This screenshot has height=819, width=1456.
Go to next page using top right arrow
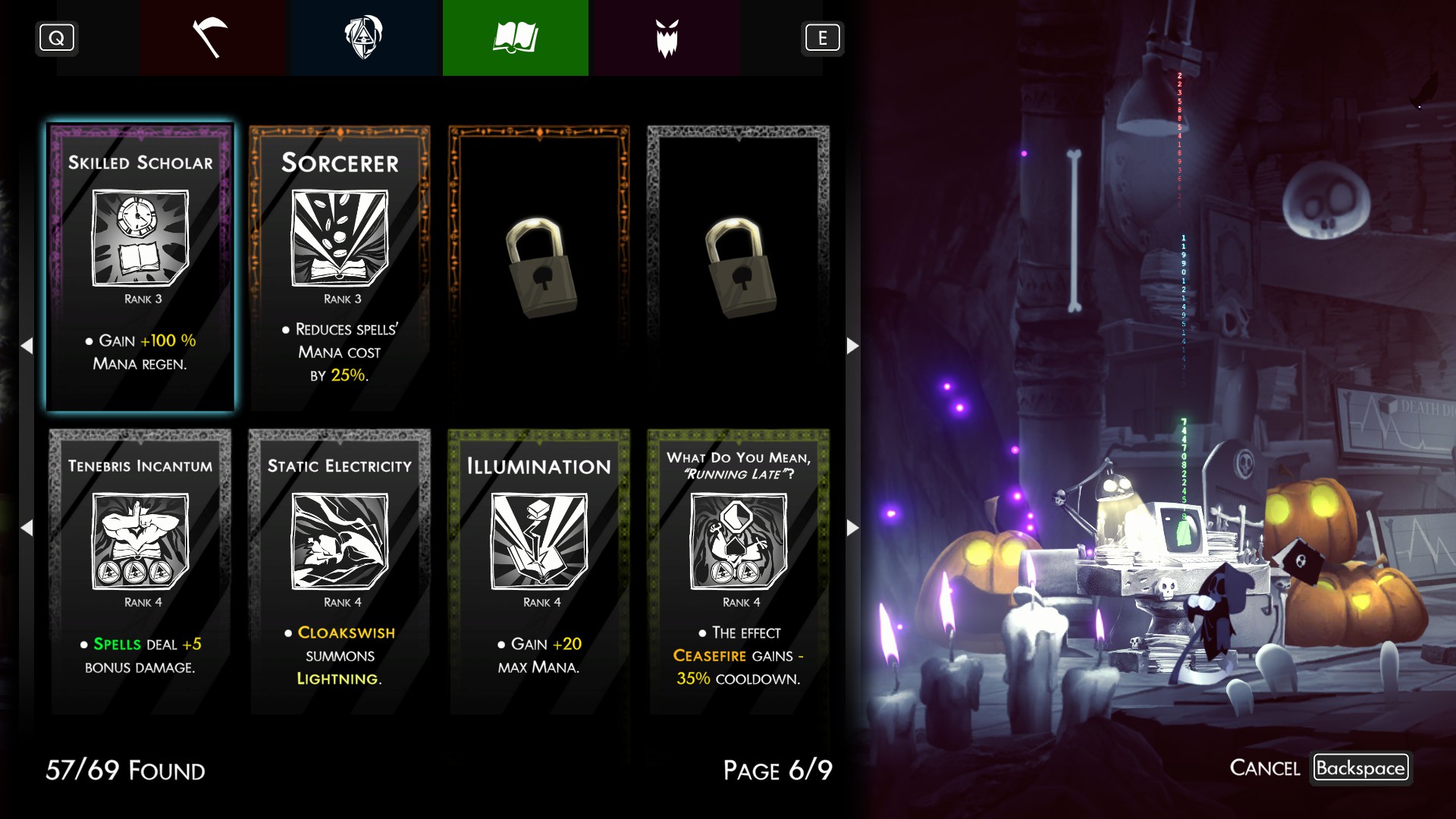(x=852, y=346)
